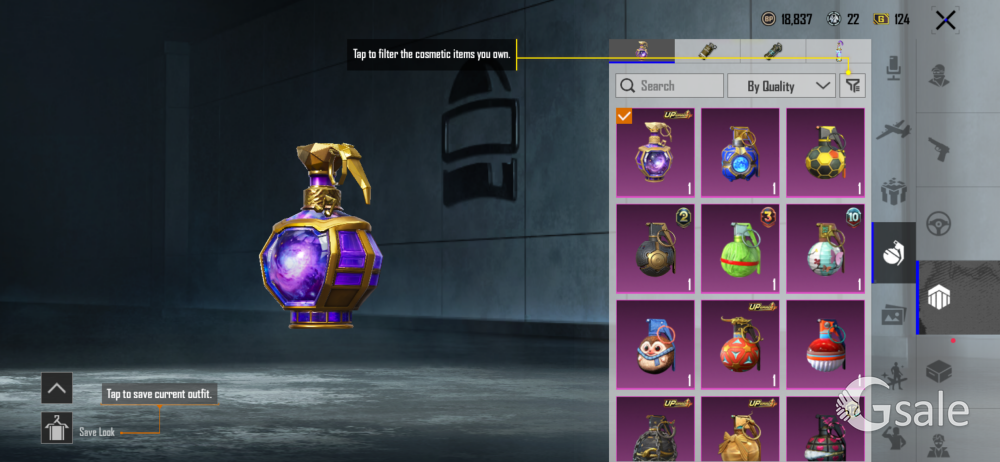Pick the owl-face grenade skin
This screenshot has width=1000, height=462.
click(655, 346)
